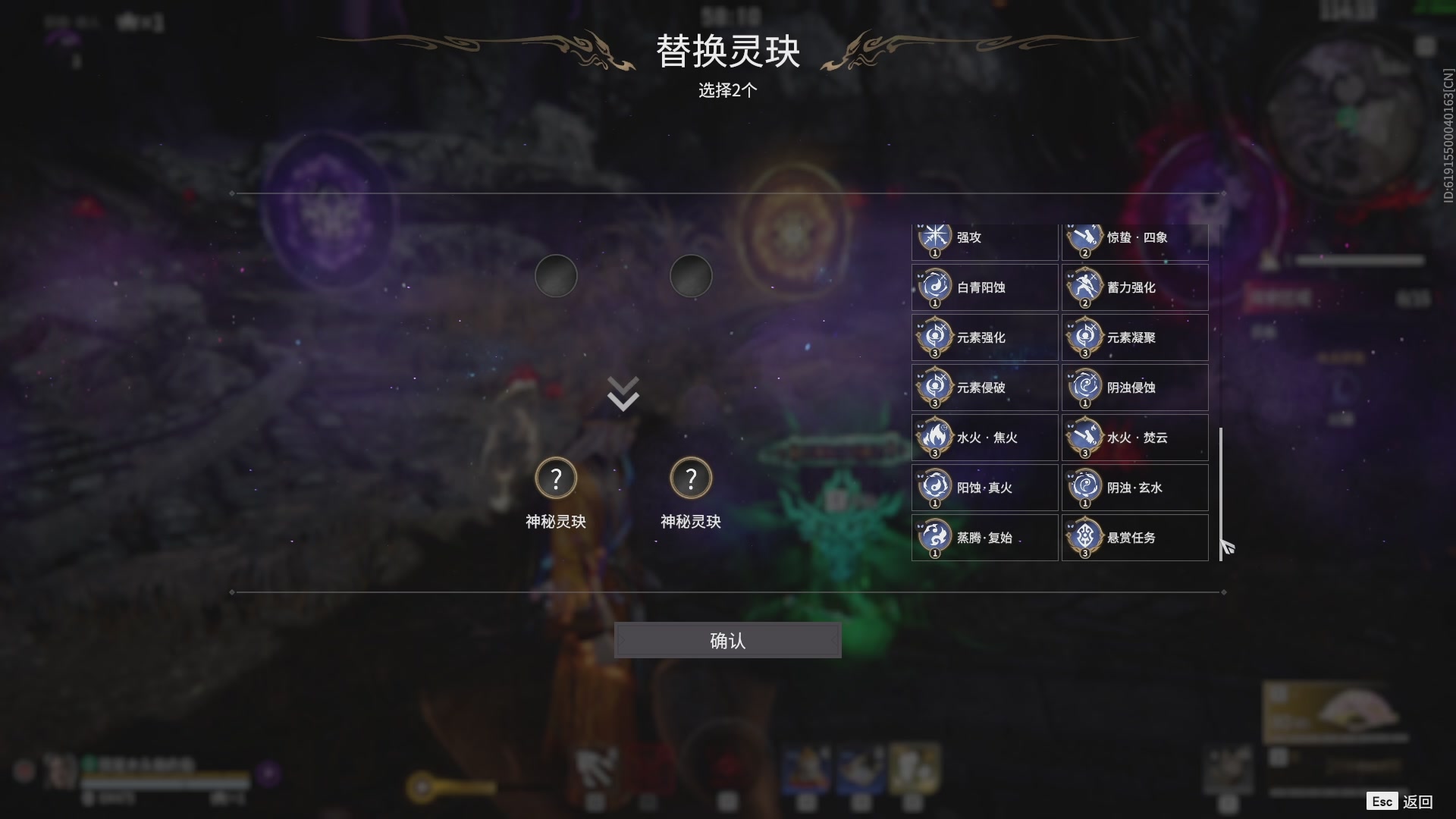Select the 元素强化 bead
1456x819 pixels.
pos(984,337)
